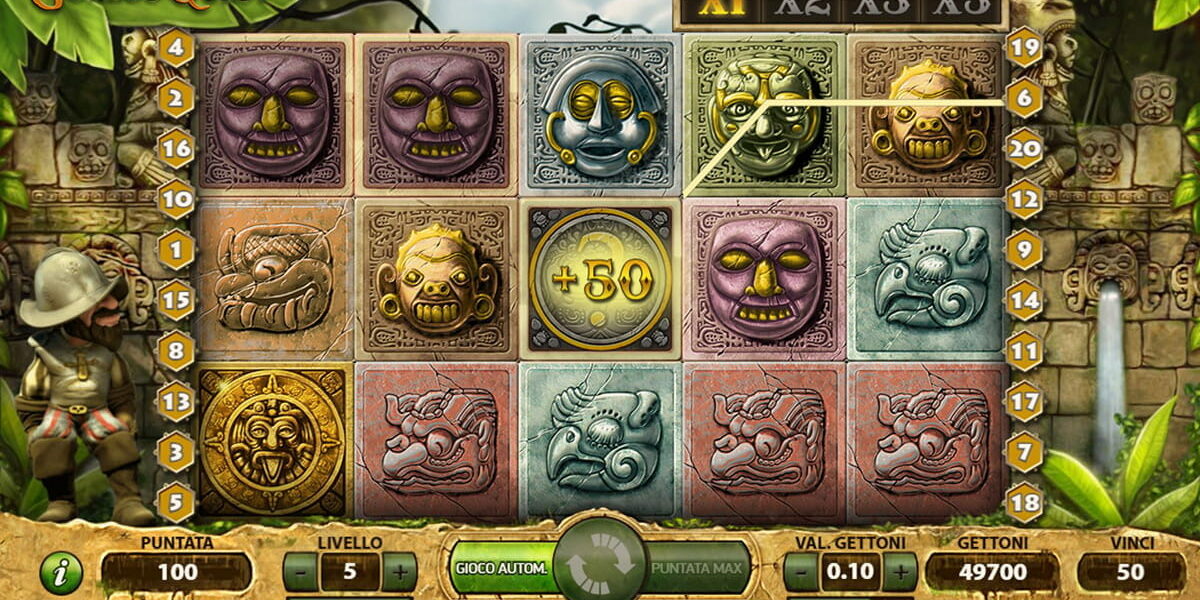This screenshot has height=600, width=1200.
Task: Show payline number 4 marker
Action: (176, 47)
